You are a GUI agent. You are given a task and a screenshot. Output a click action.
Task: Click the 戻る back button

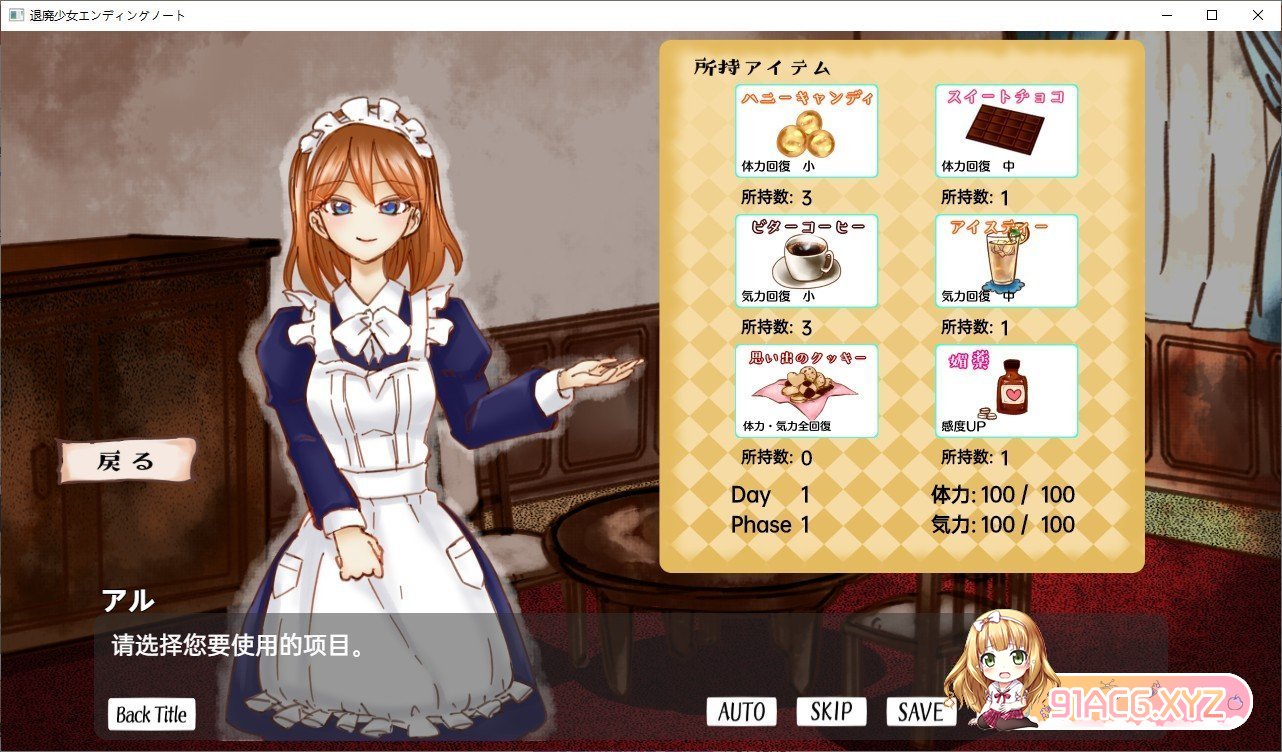126,461
